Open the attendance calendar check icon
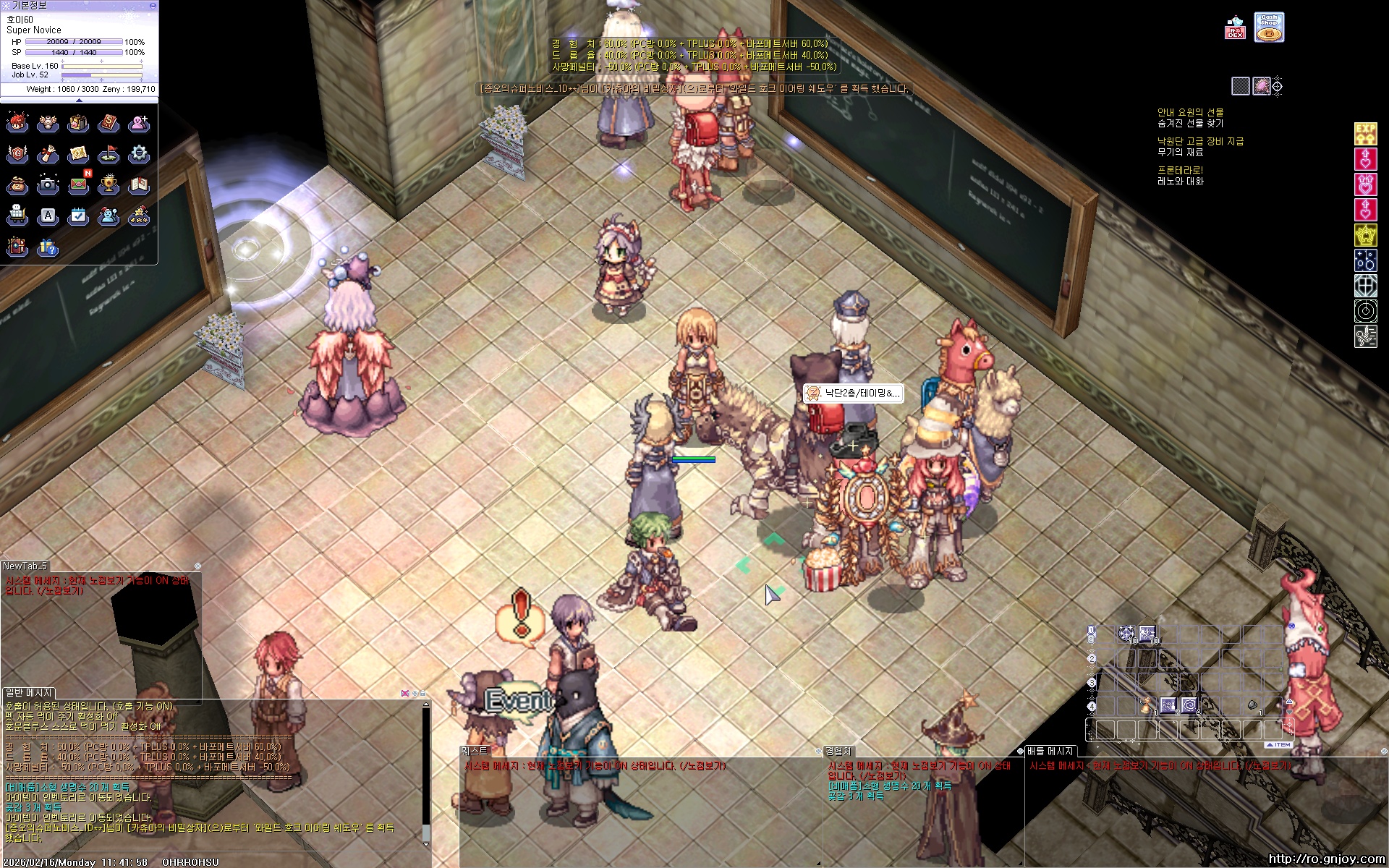 [78, 216]
